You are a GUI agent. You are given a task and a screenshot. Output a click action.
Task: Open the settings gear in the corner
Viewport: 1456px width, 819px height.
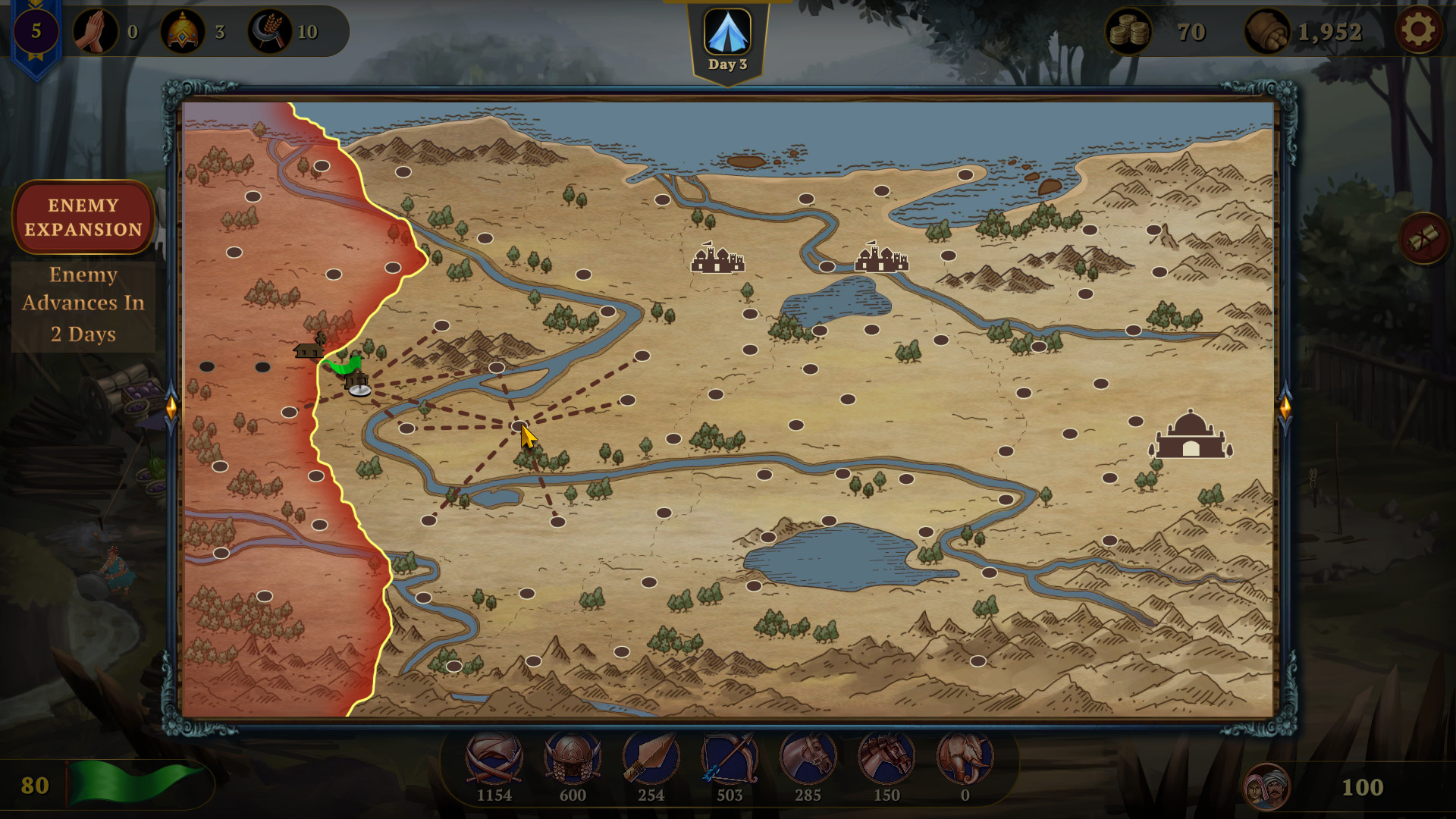point(1420,31)
